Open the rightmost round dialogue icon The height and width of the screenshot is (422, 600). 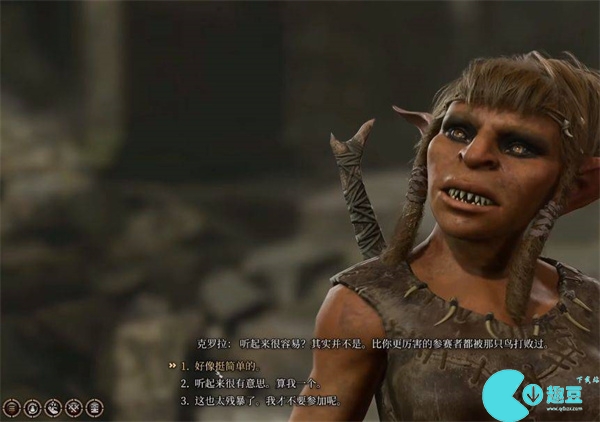coord(94,407)
